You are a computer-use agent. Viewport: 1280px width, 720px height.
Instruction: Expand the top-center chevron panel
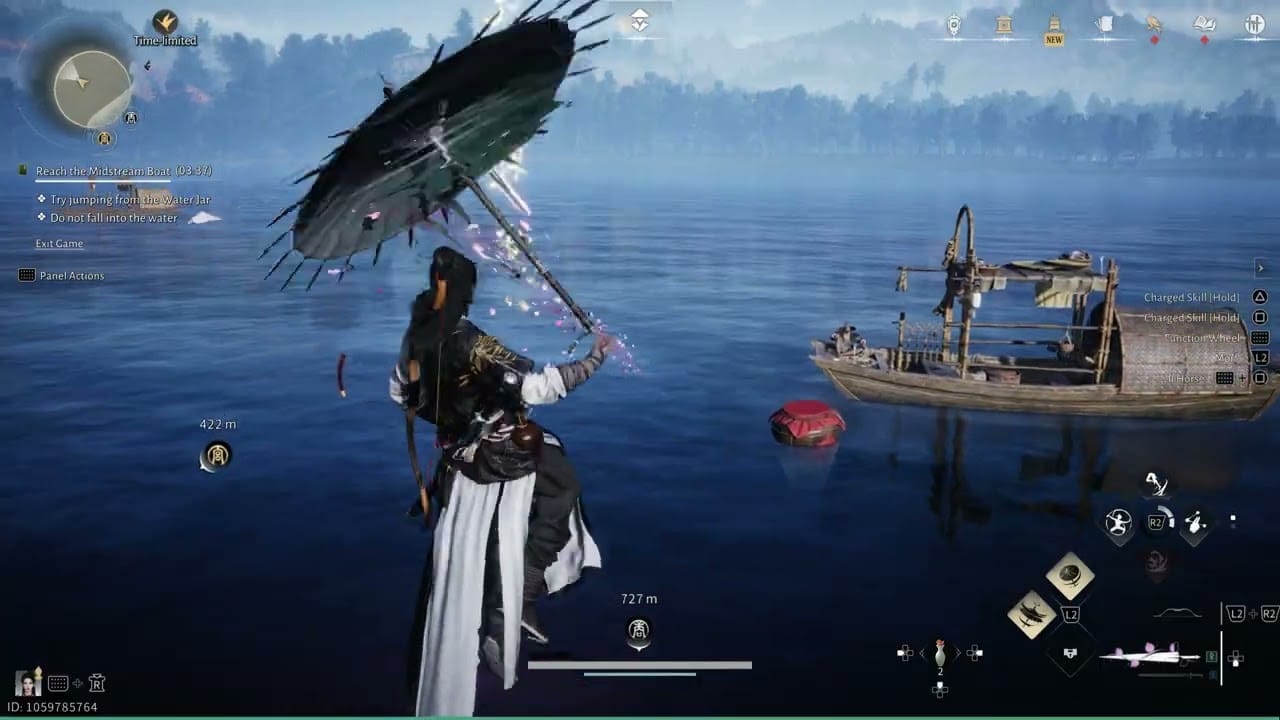(x=639, y=18)
